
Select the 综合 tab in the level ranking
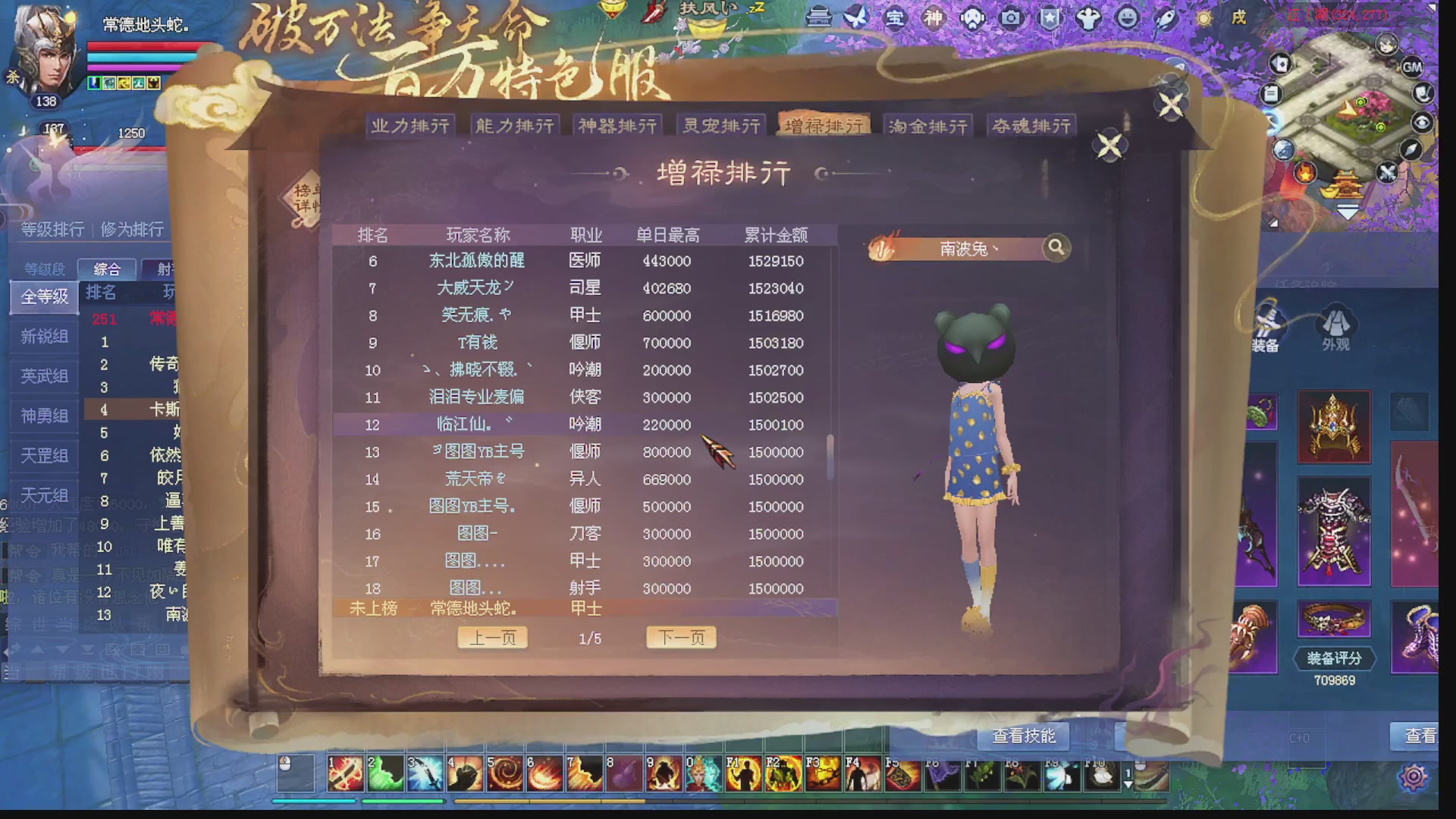pos(107,269)
